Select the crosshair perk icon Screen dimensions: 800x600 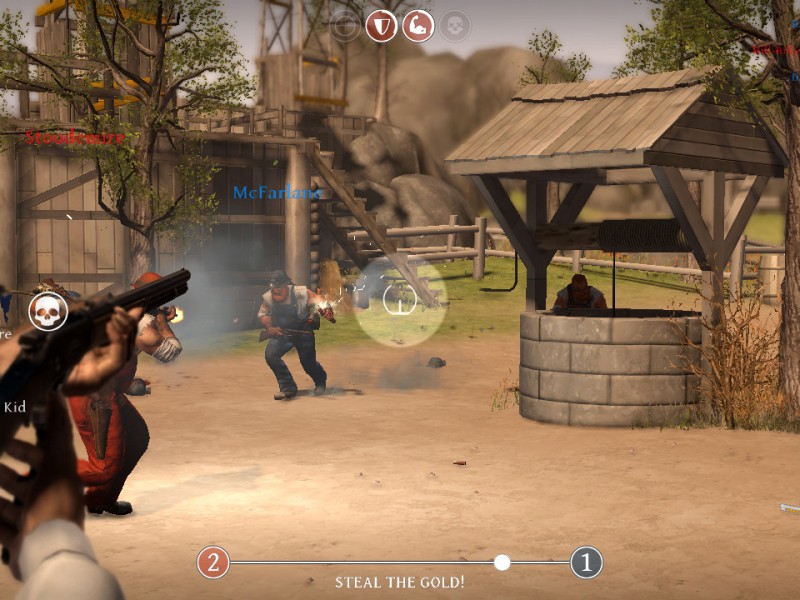click(345, 25)
